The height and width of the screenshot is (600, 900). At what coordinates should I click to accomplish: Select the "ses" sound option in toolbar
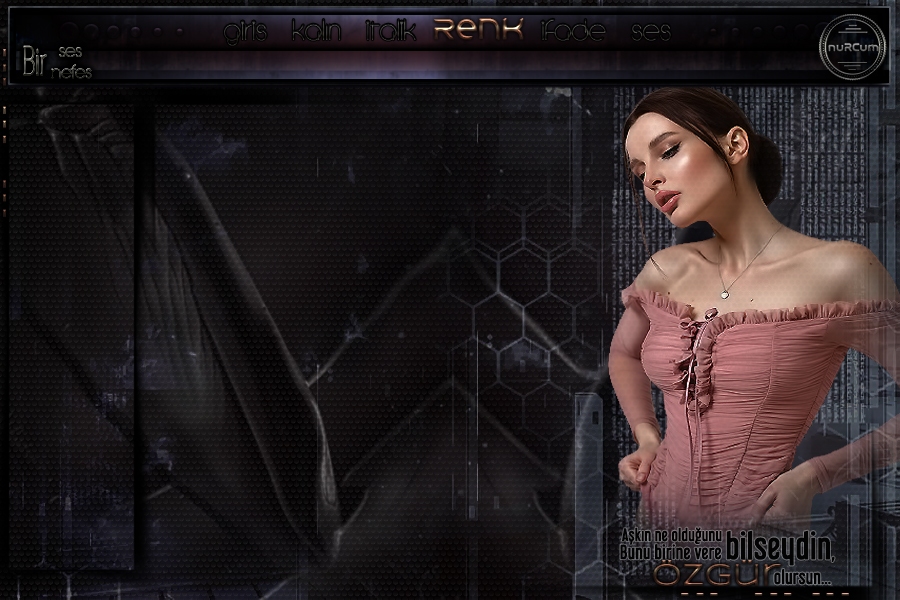tap(651, 33)
